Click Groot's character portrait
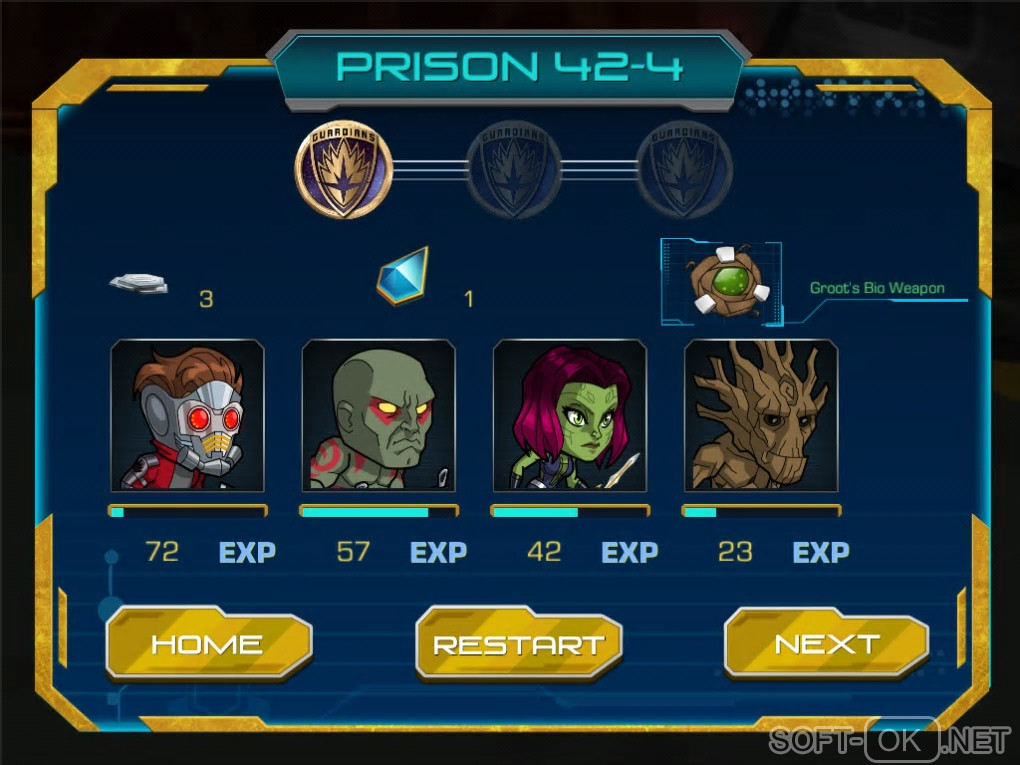The height and width of the screenshot is (765, 1020). click(761, 416)
